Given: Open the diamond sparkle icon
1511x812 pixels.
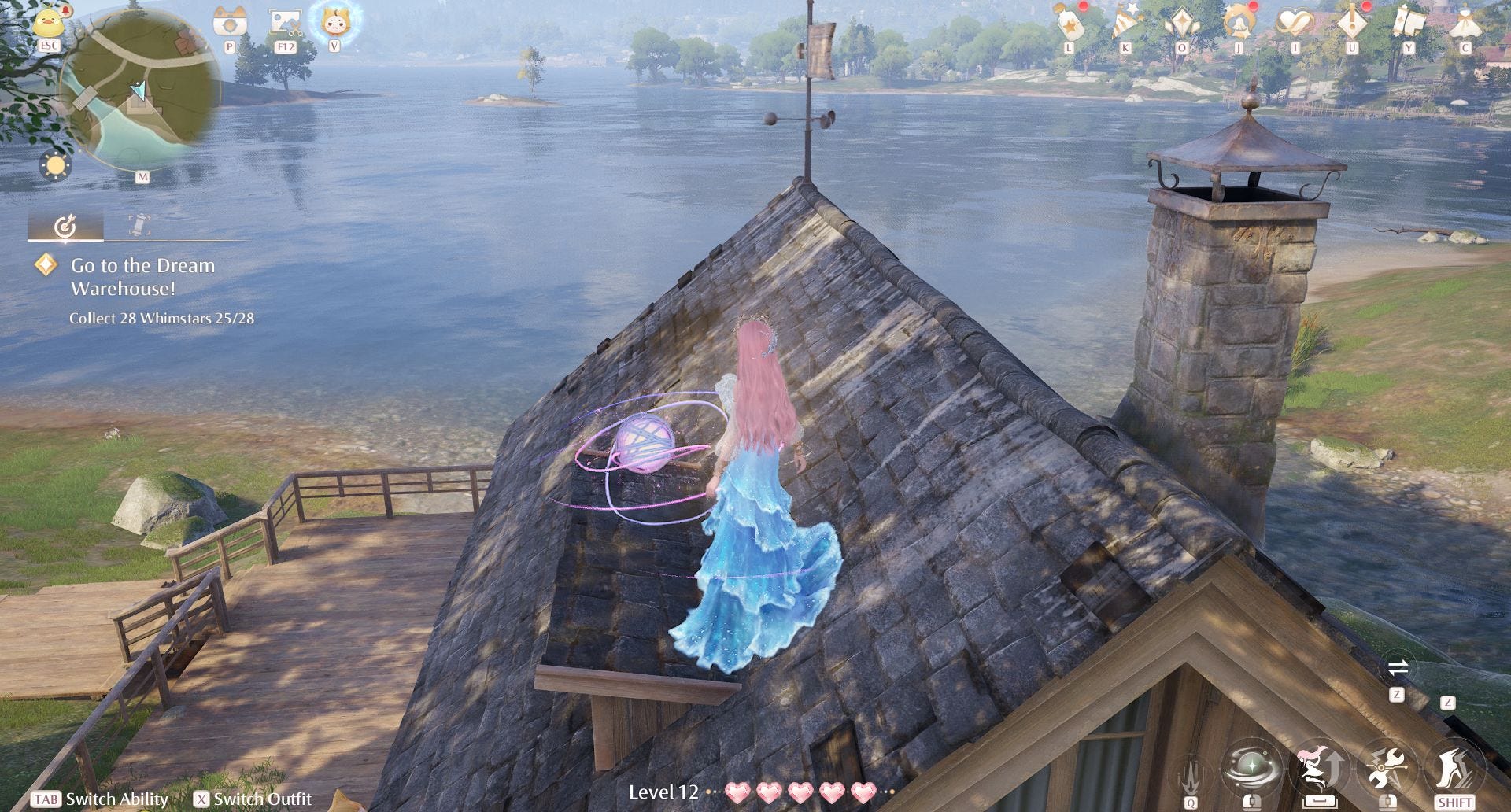Looking at the screenshot, I should [x=1182, y=22].
